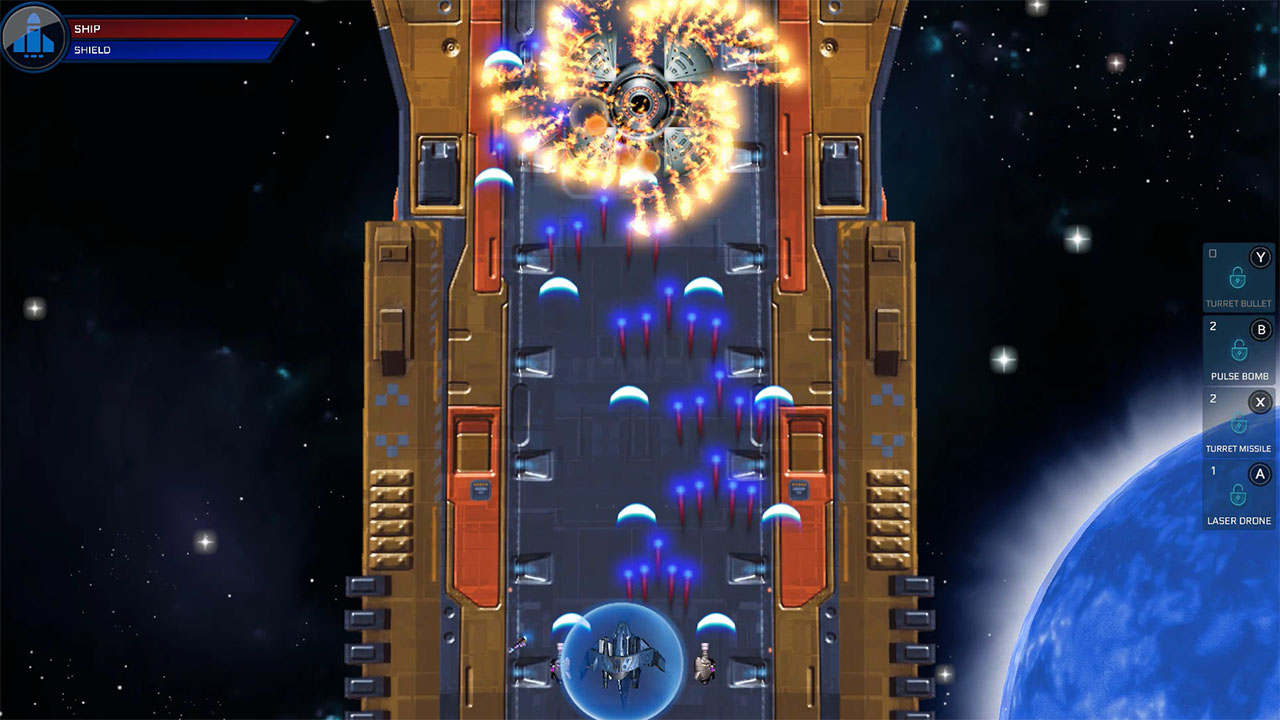This screenshot has height=720, width=1280.
Task: Click the ship portrait icon
Action: [32, 32]
